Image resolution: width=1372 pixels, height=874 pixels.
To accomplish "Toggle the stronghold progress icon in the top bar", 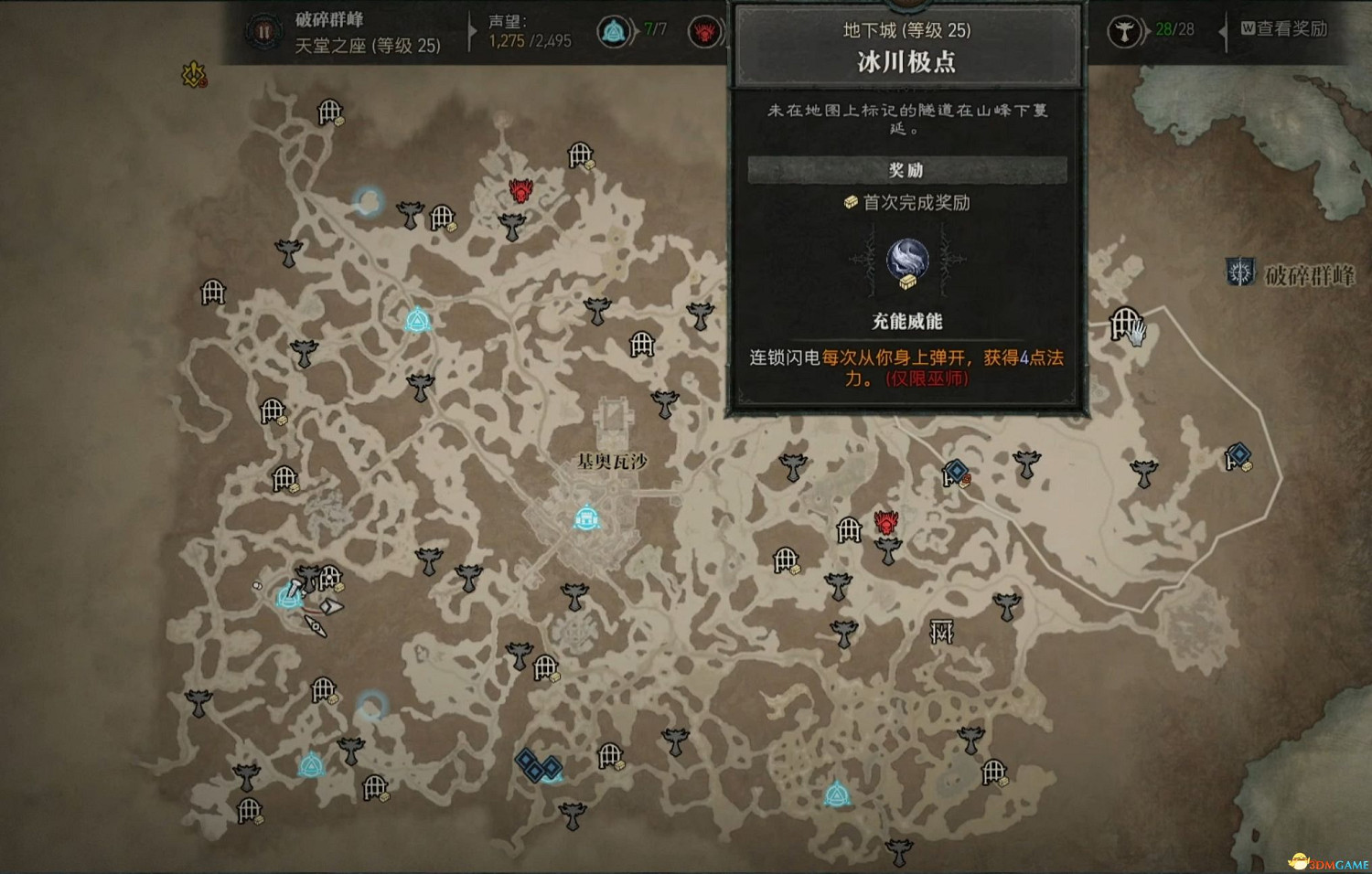I will (702, 30).
